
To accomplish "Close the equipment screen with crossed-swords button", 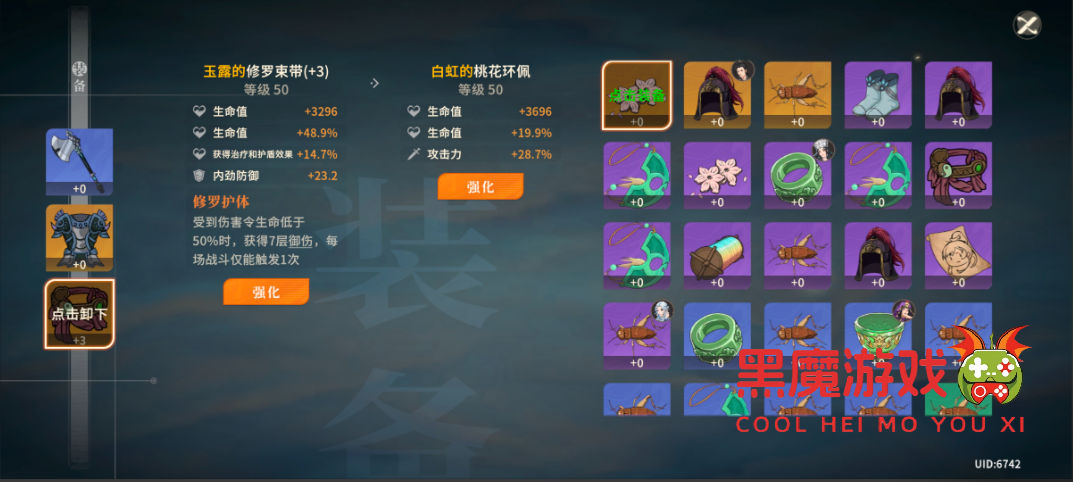I will click(1027, 26).
